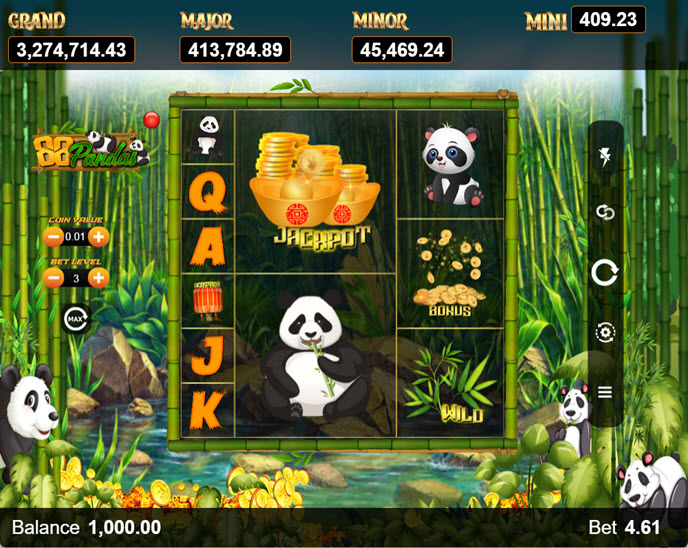688x548 pixels.
Task: Raise the bet level by one
Action: 98,278
